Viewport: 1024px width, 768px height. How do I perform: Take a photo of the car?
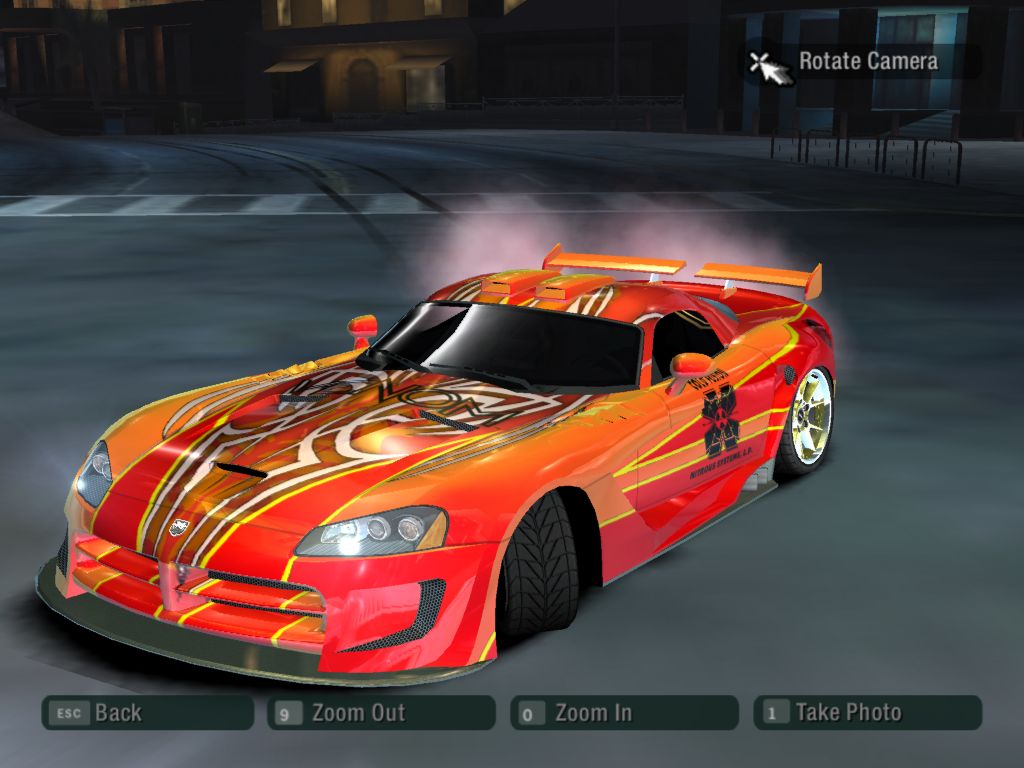(867, 713)
